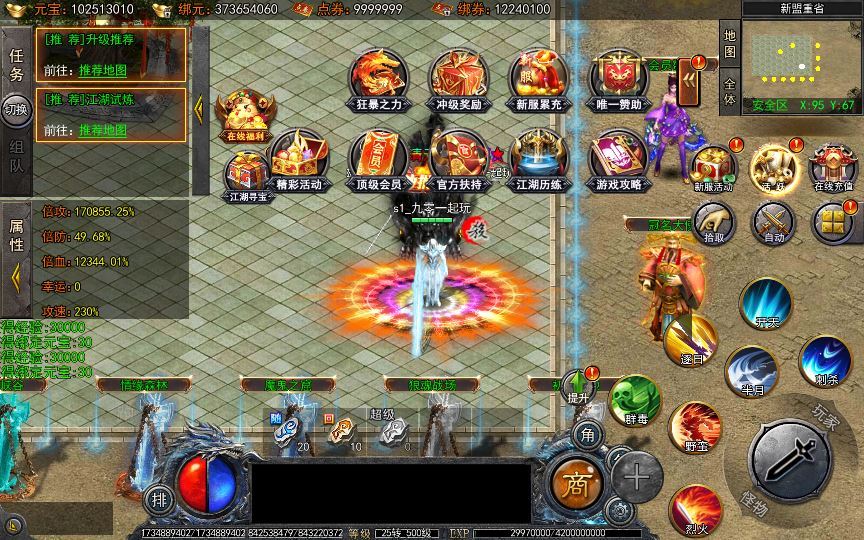
Task: Open the 新服累充 recharge icon
Action: (539, 78)
